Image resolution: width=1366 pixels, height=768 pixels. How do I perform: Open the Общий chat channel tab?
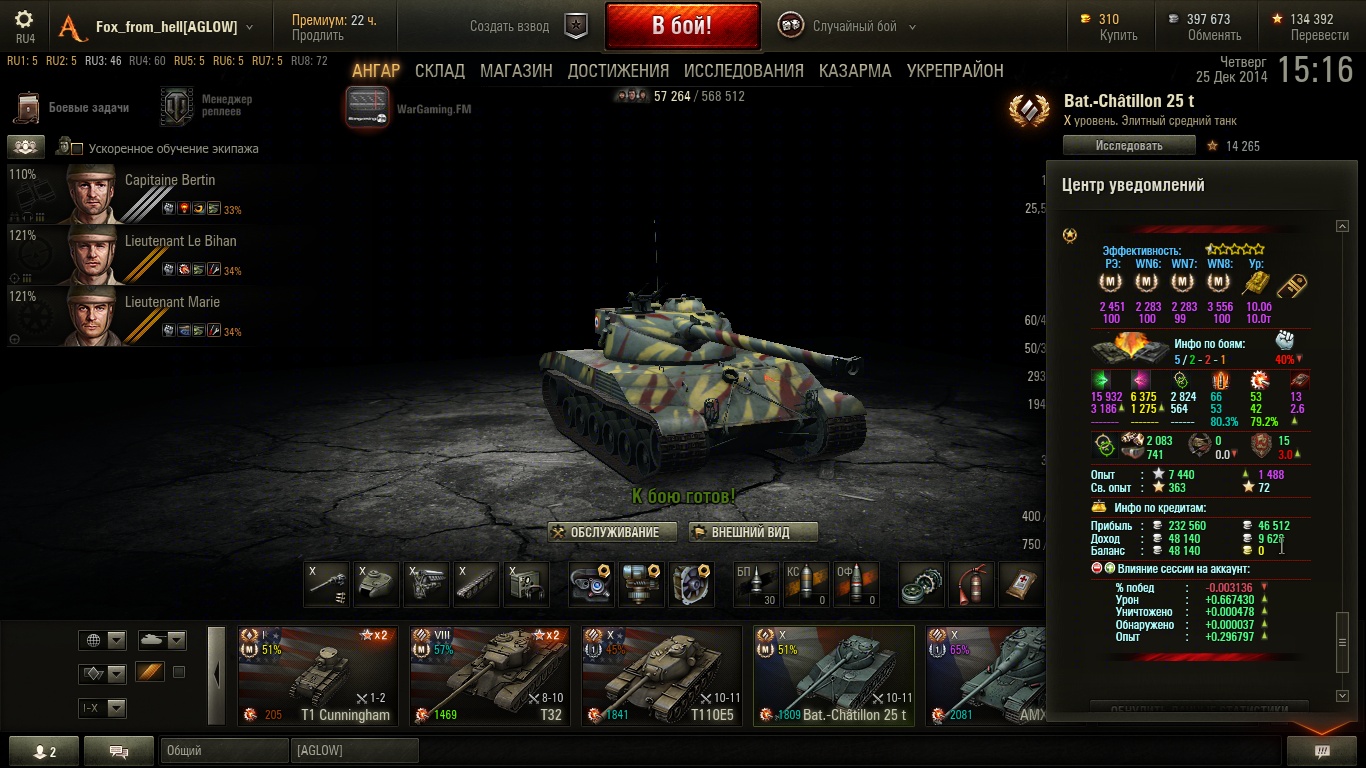click(x=224, y=750)
